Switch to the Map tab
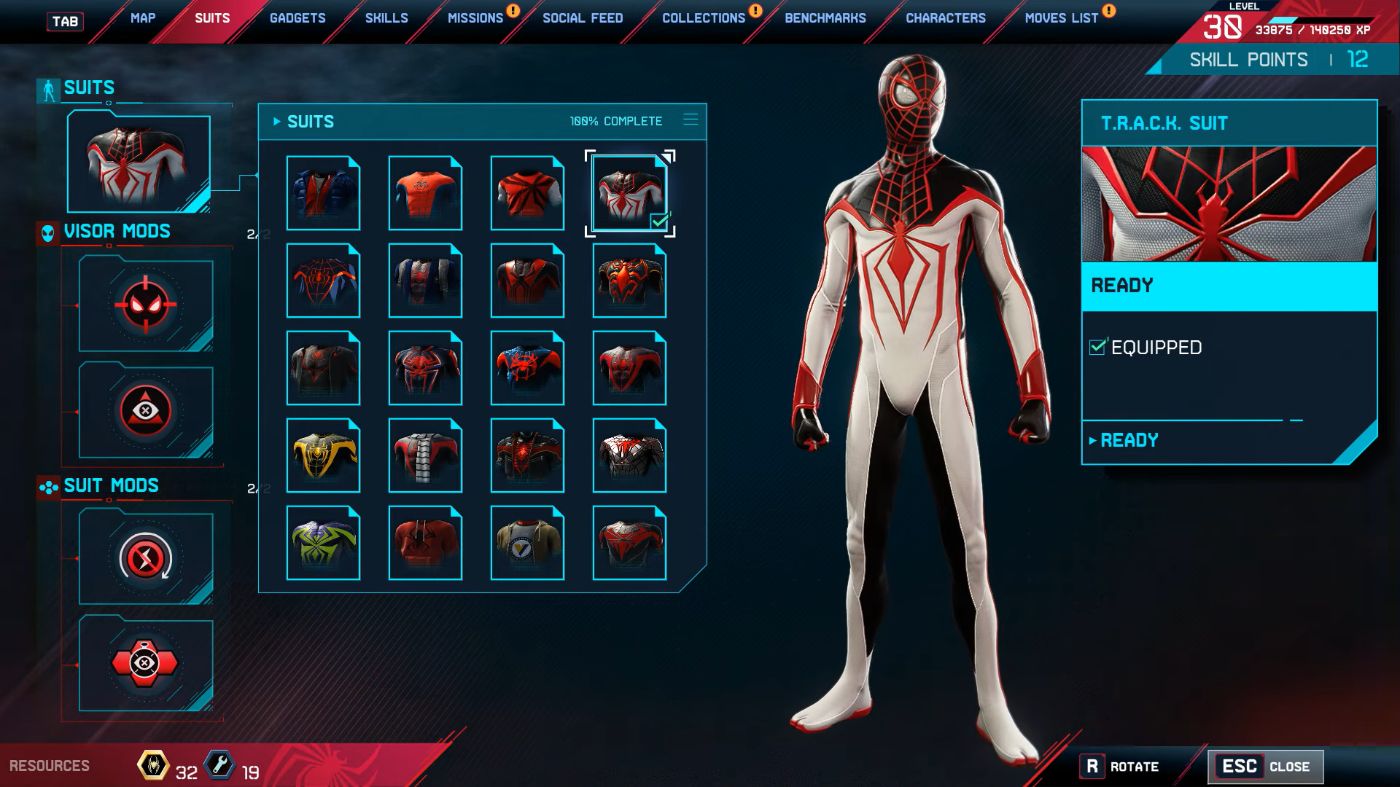The image size is (1400, 787). pyautogui.click(x=142, y=18)
